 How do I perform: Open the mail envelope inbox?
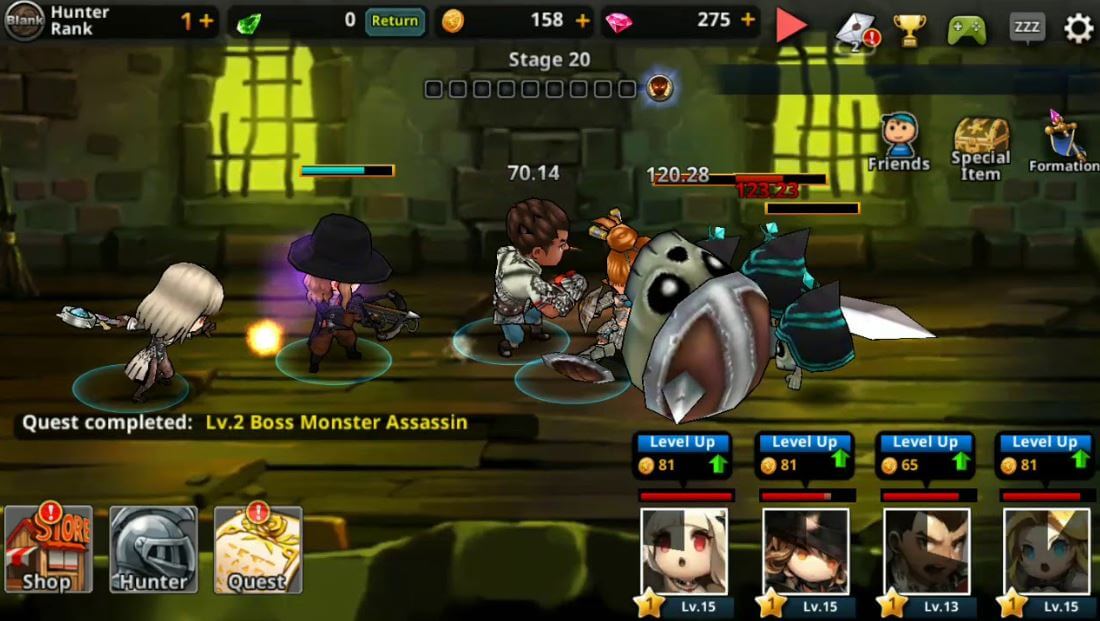point(856,29)
